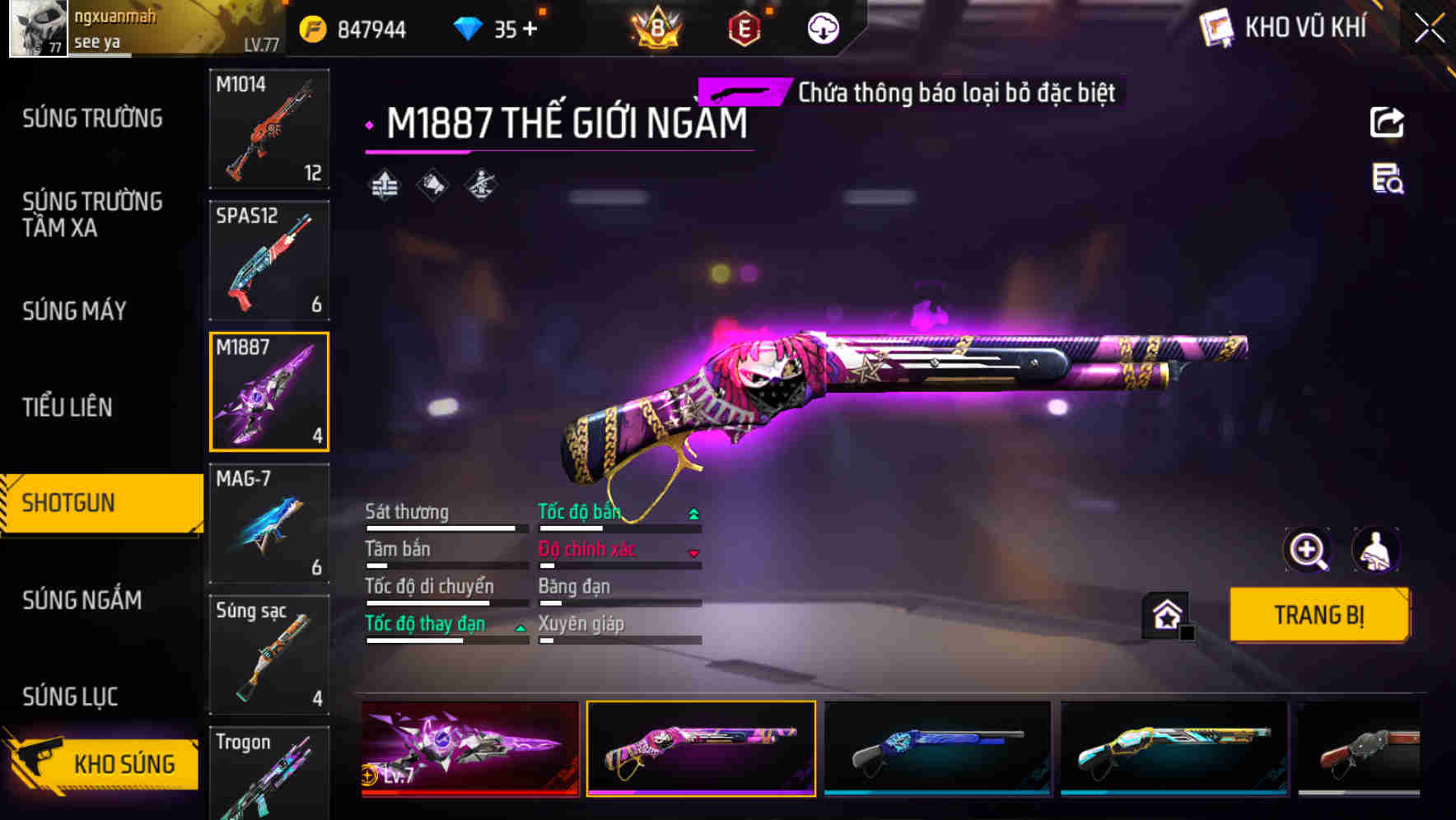Toggle the middle bell attribute icon under weapon name
The height and width of the screenshot is (820, 1456).
(432, 185)
